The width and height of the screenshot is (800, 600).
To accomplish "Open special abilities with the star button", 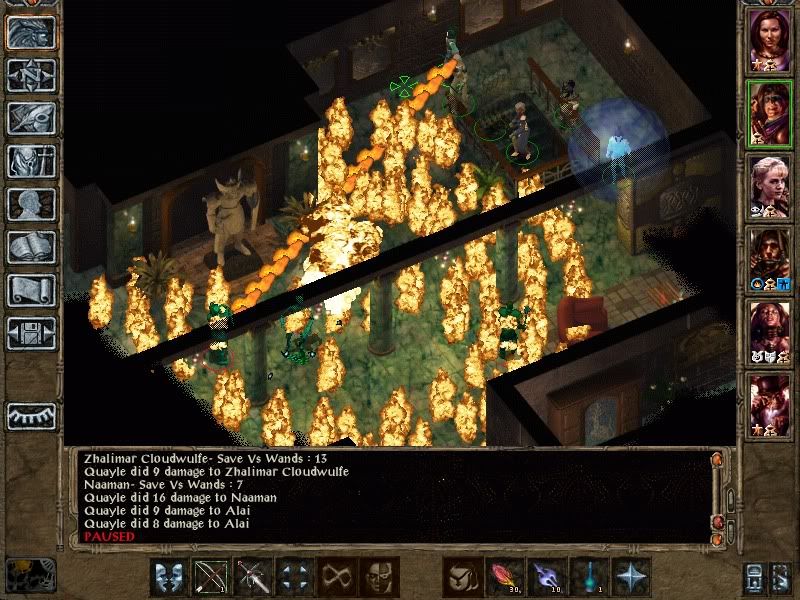I will 631,577.
